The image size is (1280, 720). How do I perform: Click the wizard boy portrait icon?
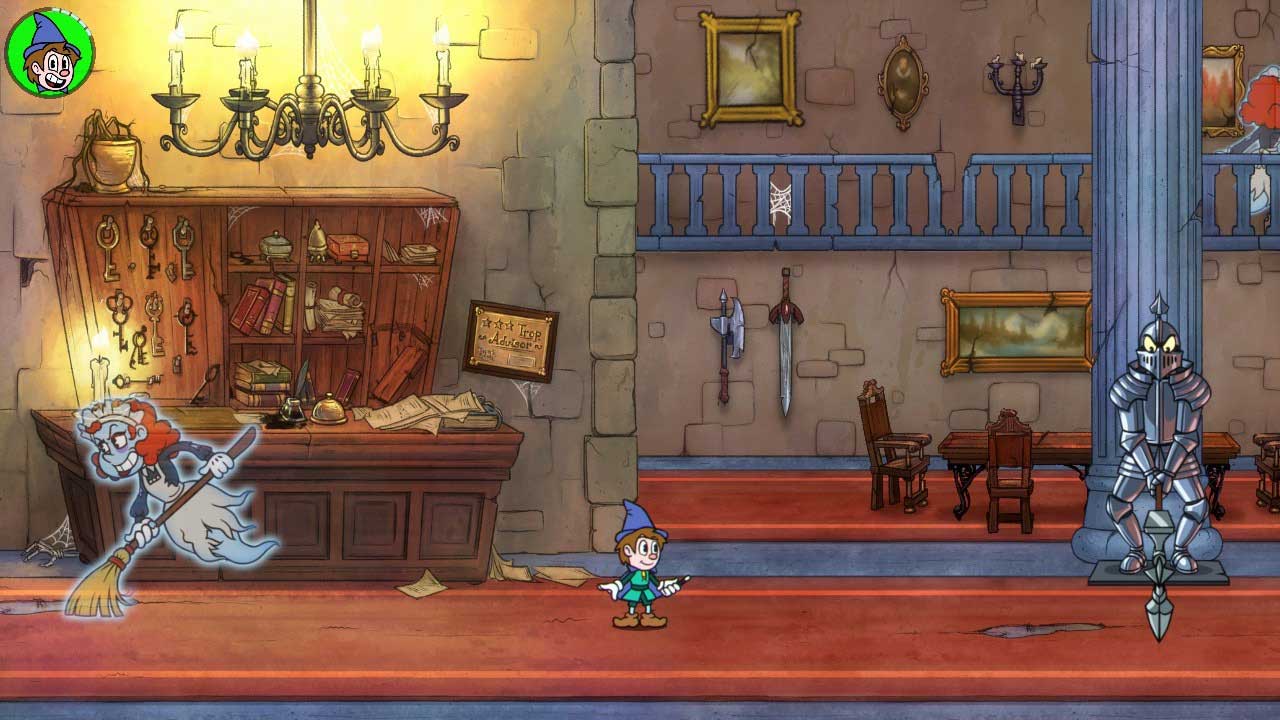pyautogui.click(x=49, y=53)
